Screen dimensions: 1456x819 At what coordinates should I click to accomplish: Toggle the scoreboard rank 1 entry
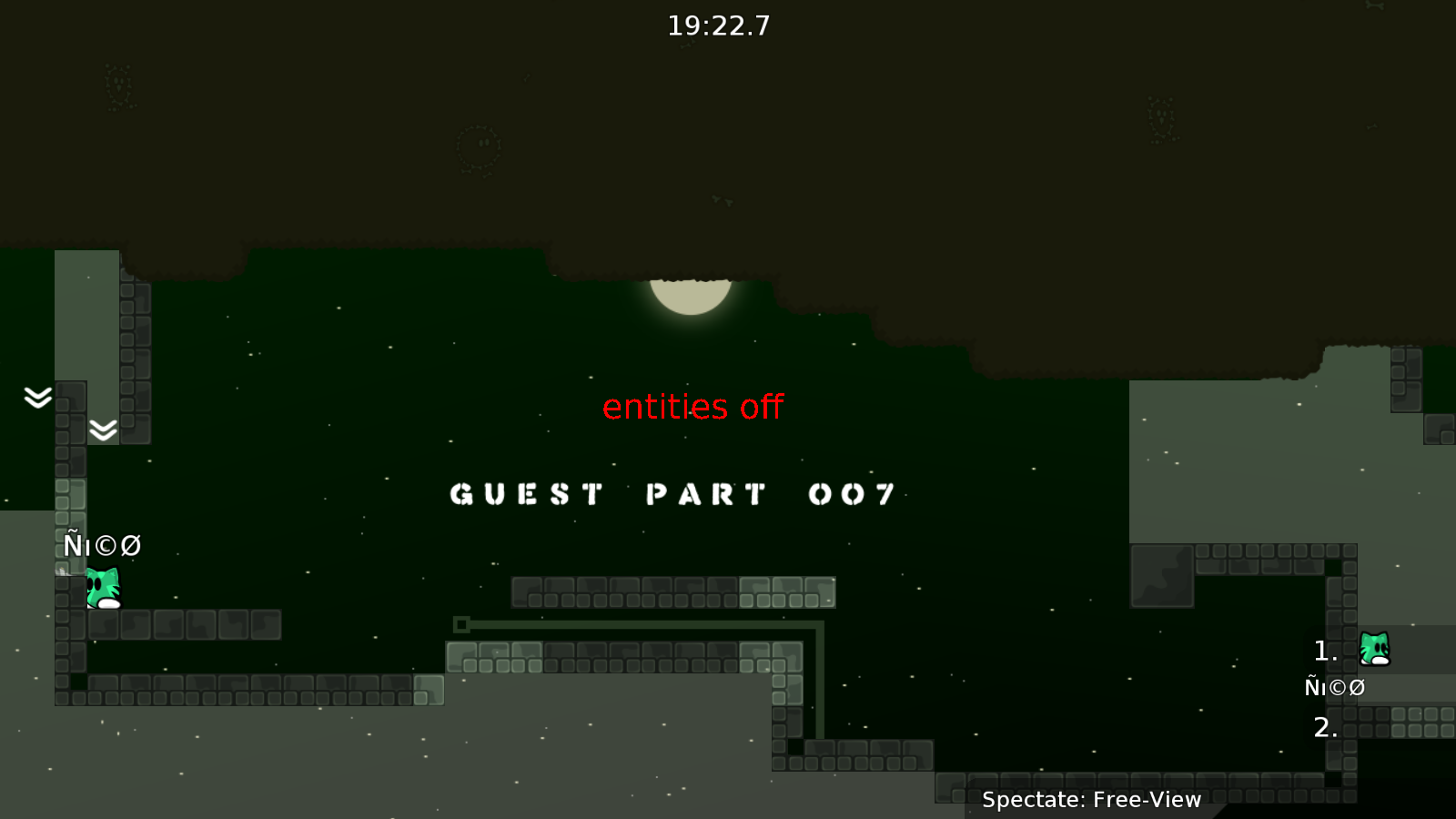click(1324, 650)
